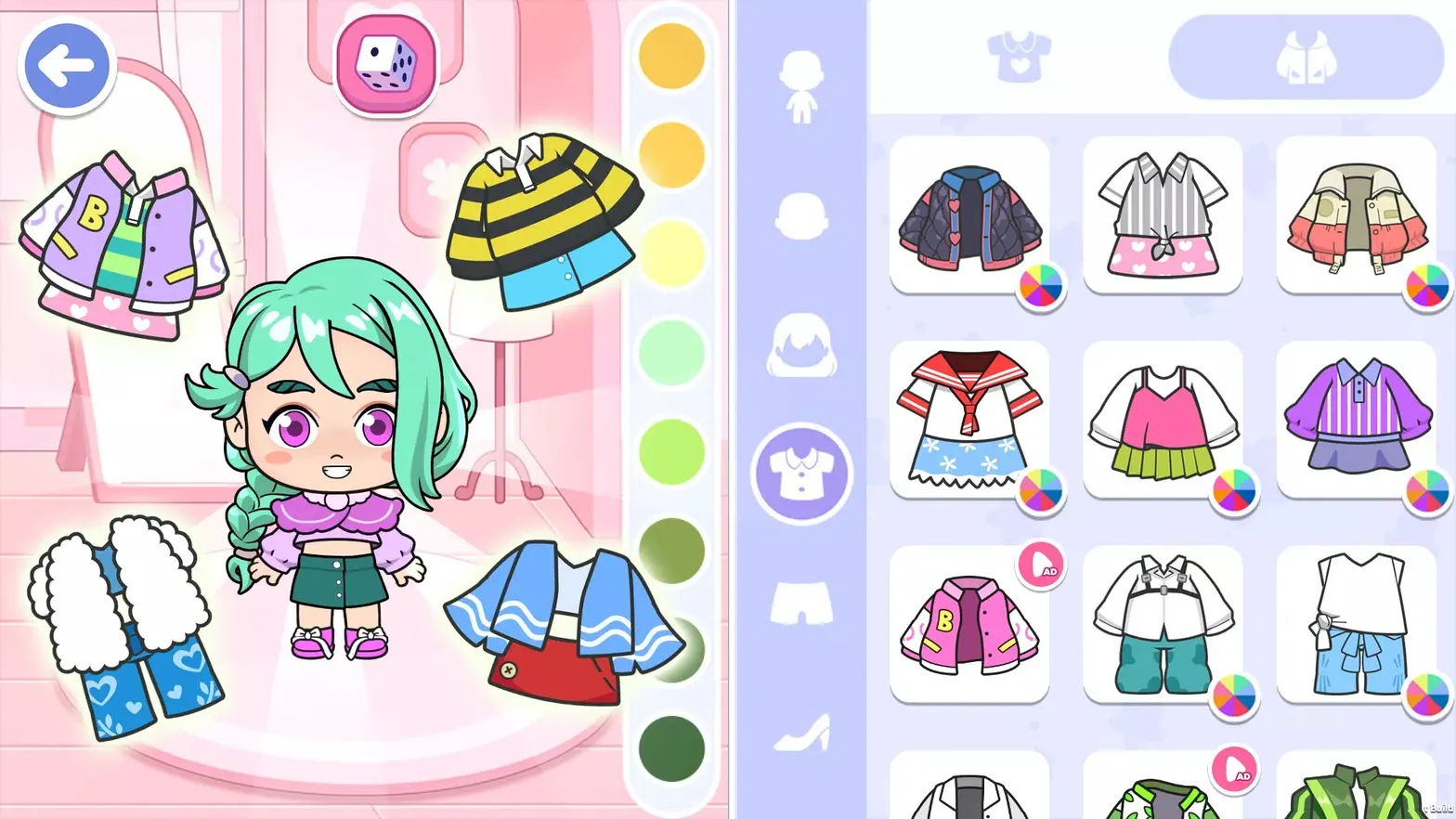Open the face customization category

[x=800, y=218]
